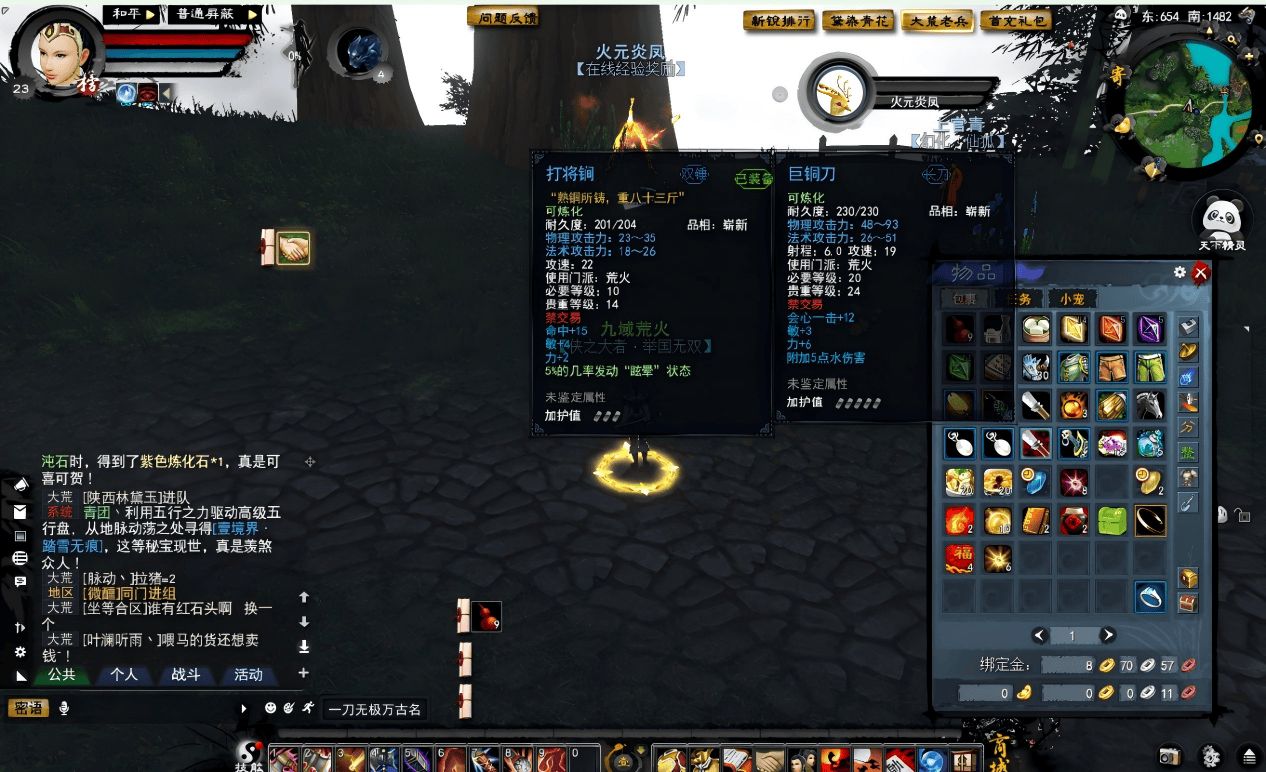This screenshot has height=772, width=1266.
Task: Go to the next inventory page
Action: point(1108,635)
